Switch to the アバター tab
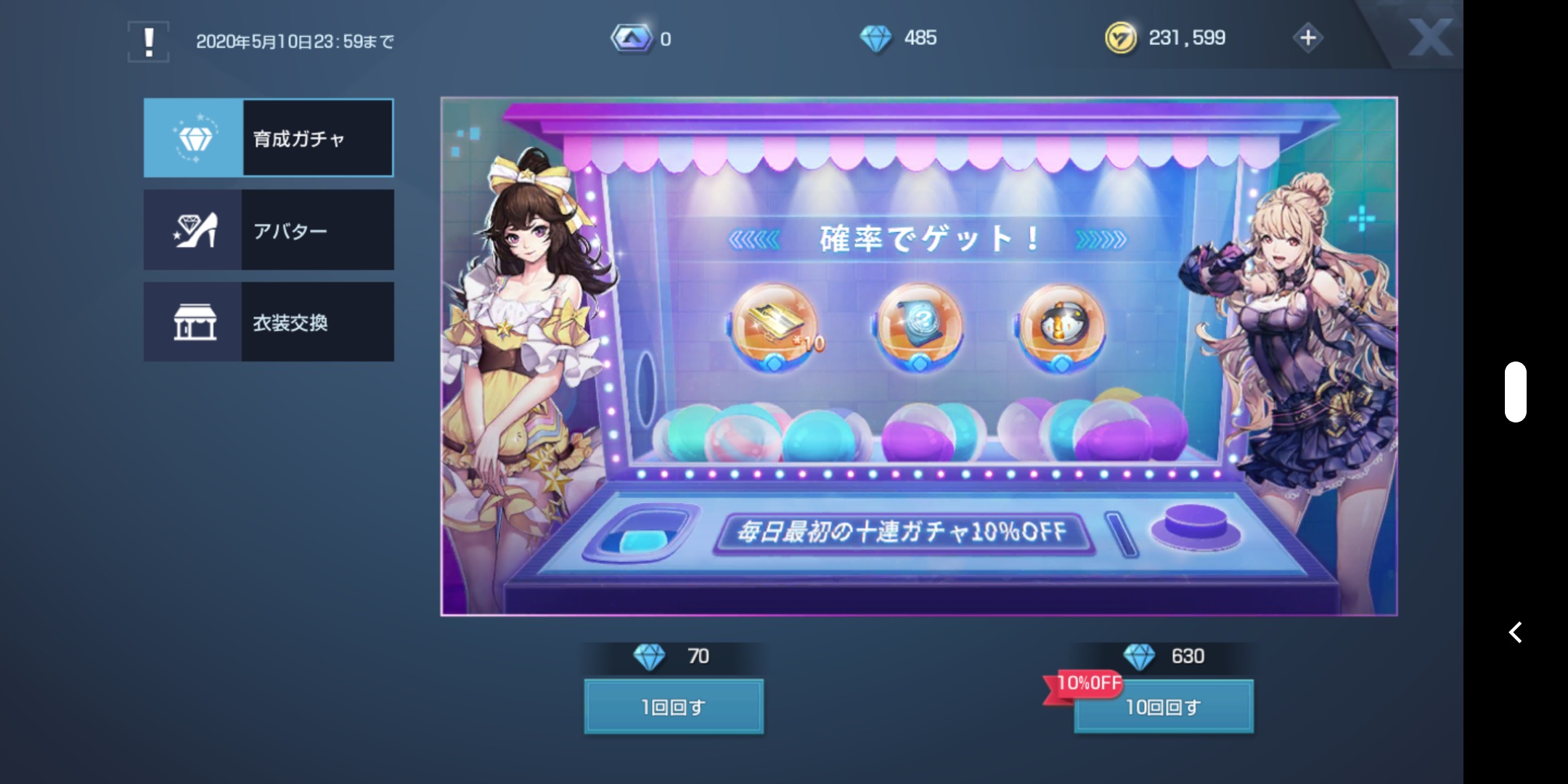The image size is (1568, 784). point(269,230)
